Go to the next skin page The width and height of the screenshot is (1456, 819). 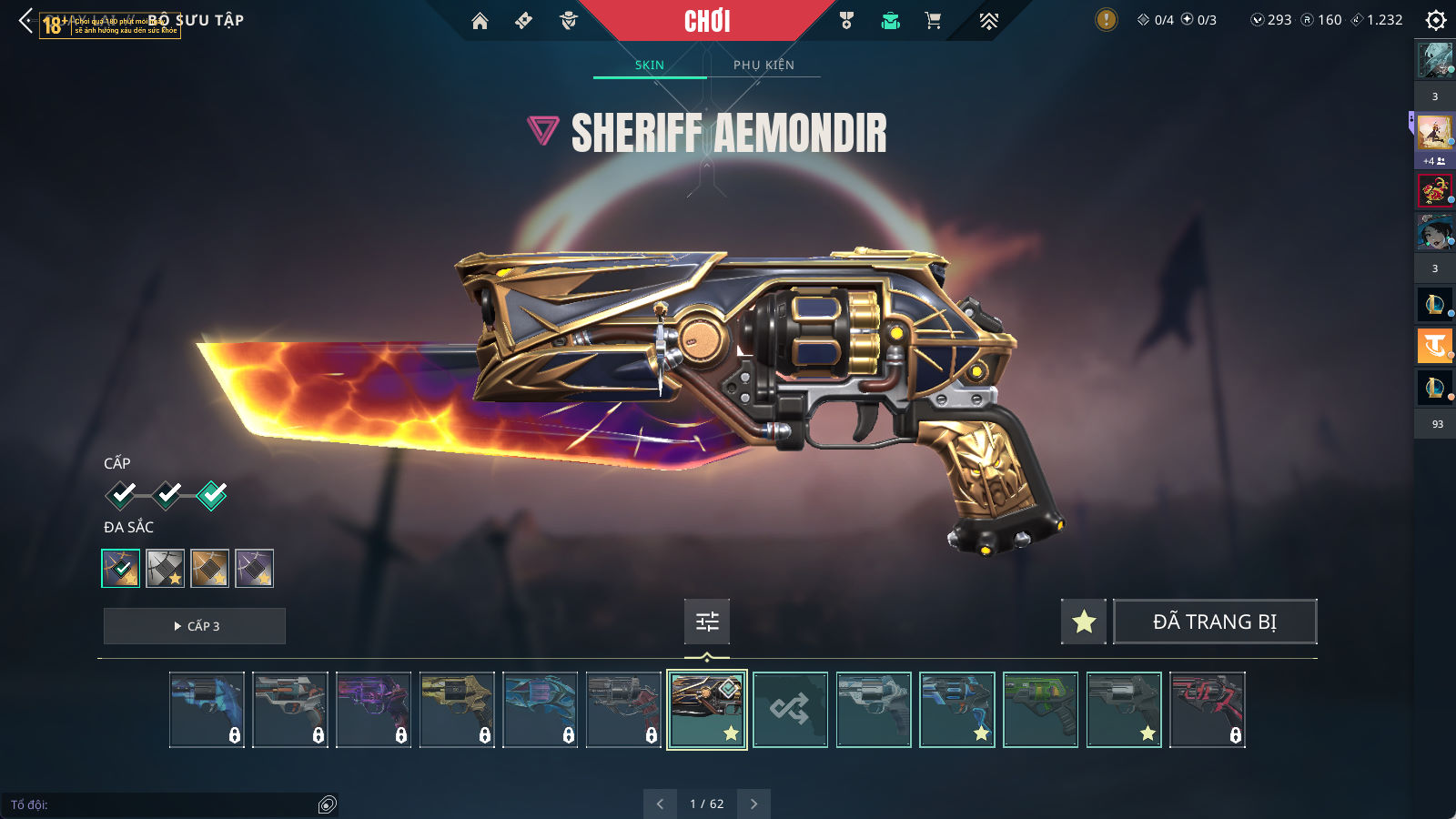pyautogui.click(x=753, y=804)
